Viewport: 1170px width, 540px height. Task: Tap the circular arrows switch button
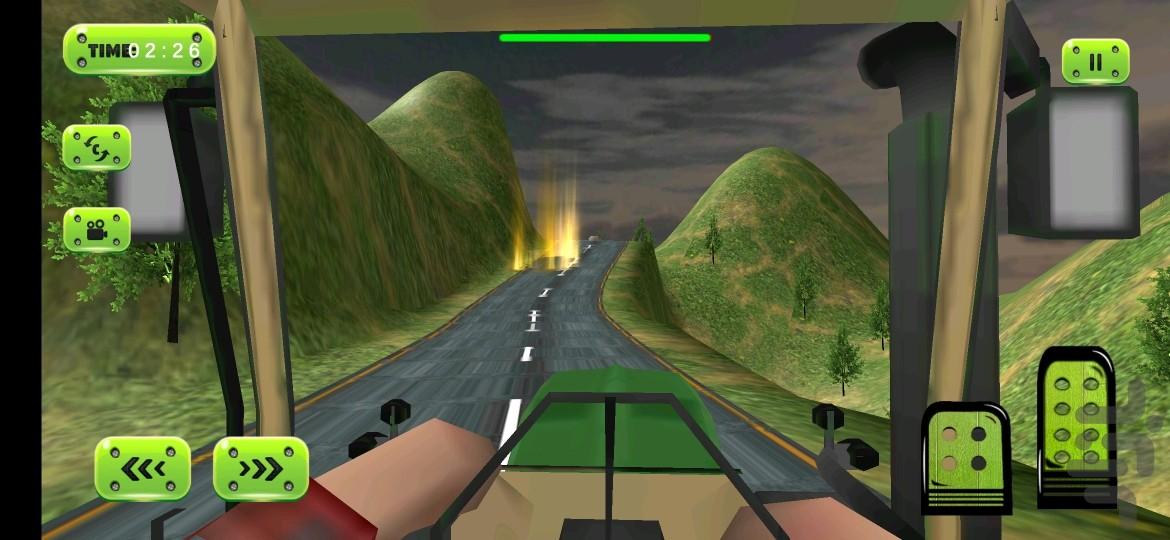[x=97, y=148]
